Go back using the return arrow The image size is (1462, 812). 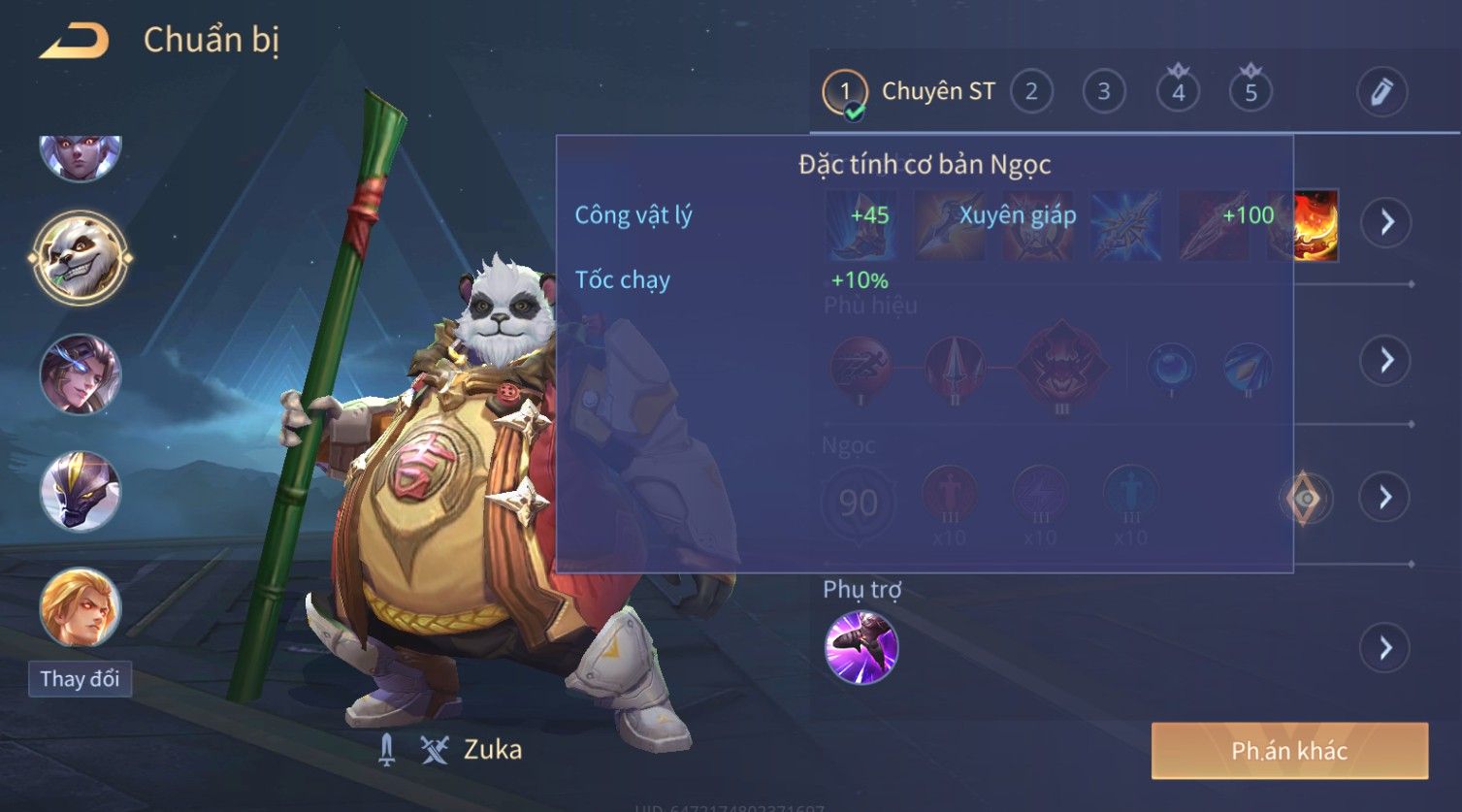tap(74, 41)
